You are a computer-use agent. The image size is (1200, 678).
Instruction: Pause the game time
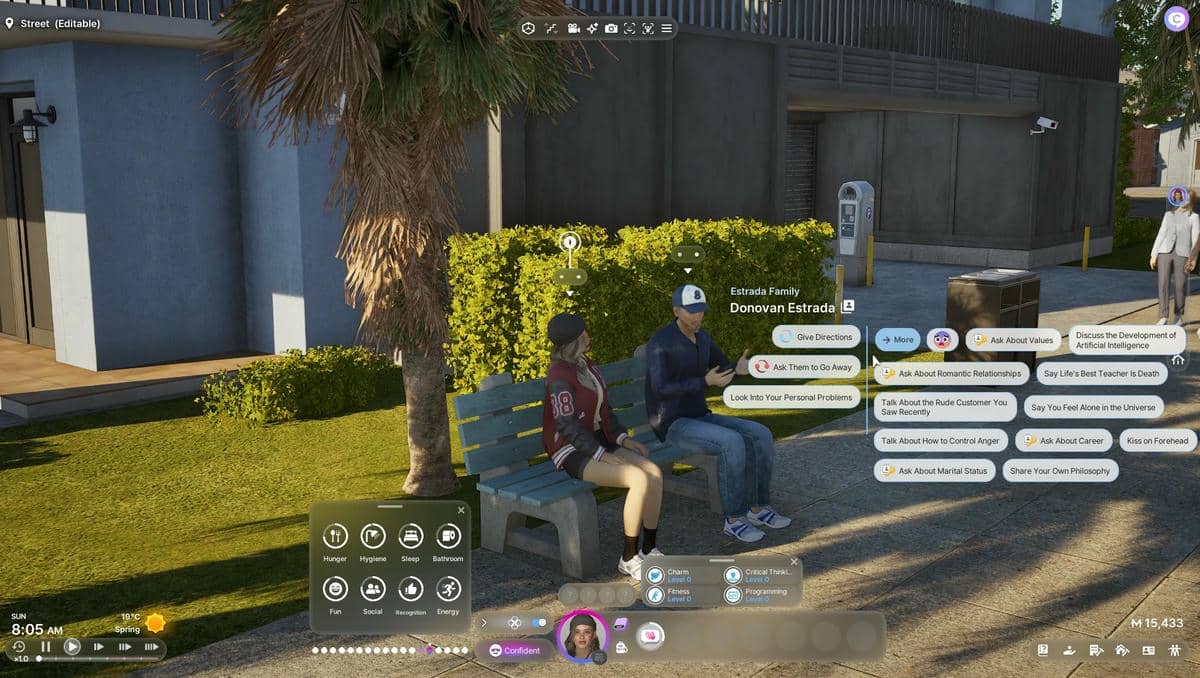45,647
